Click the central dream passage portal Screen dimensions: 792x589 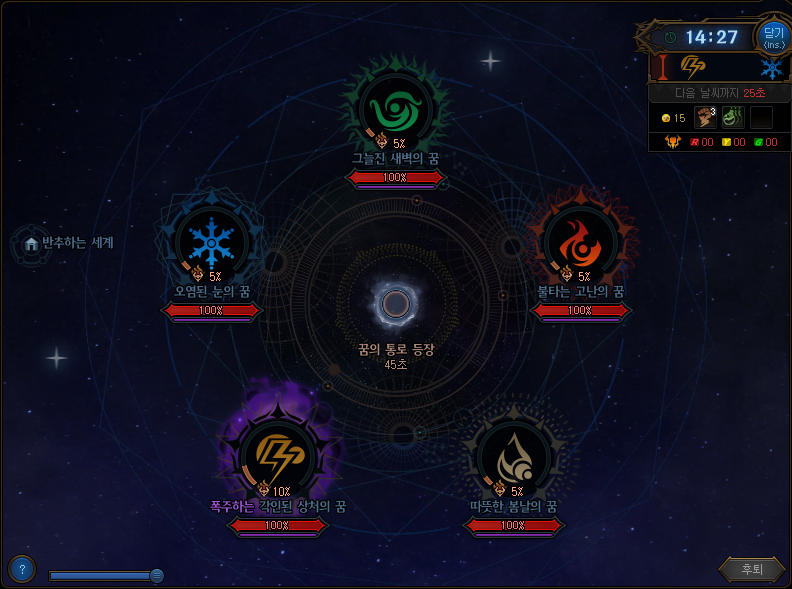[x=396, y=304]
